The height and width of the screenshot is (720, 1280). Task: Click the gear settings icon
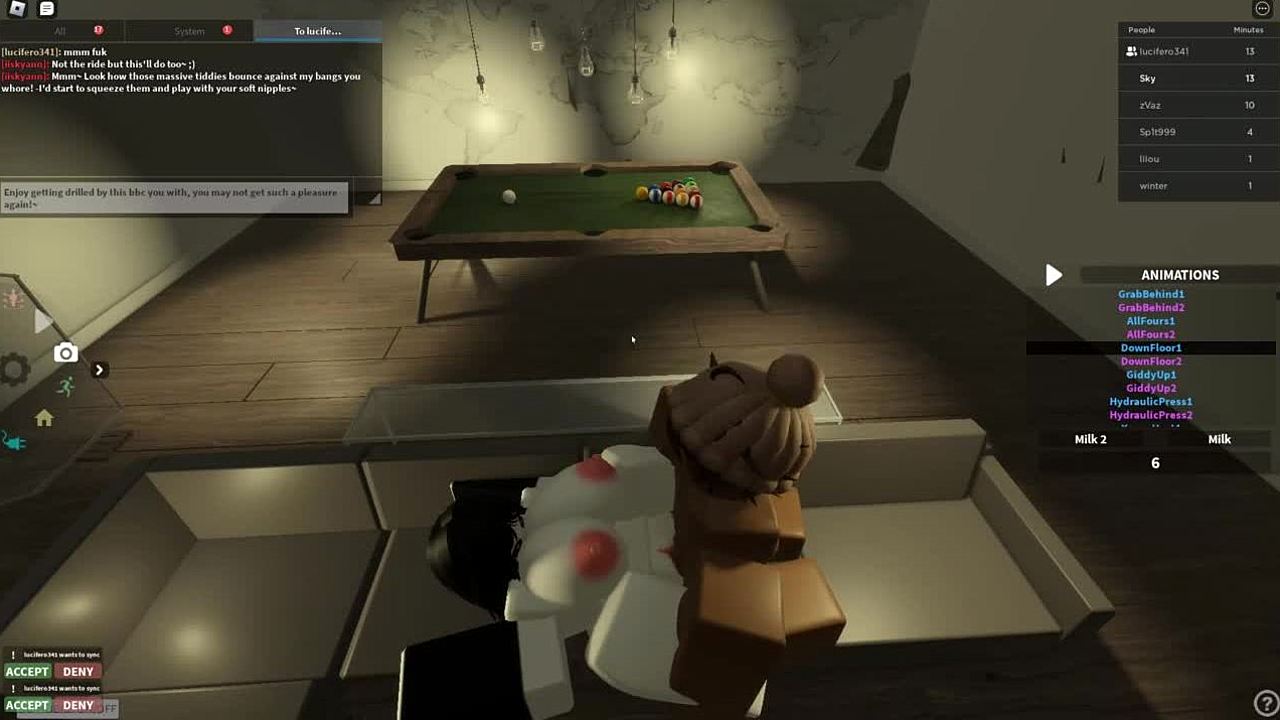14,371
